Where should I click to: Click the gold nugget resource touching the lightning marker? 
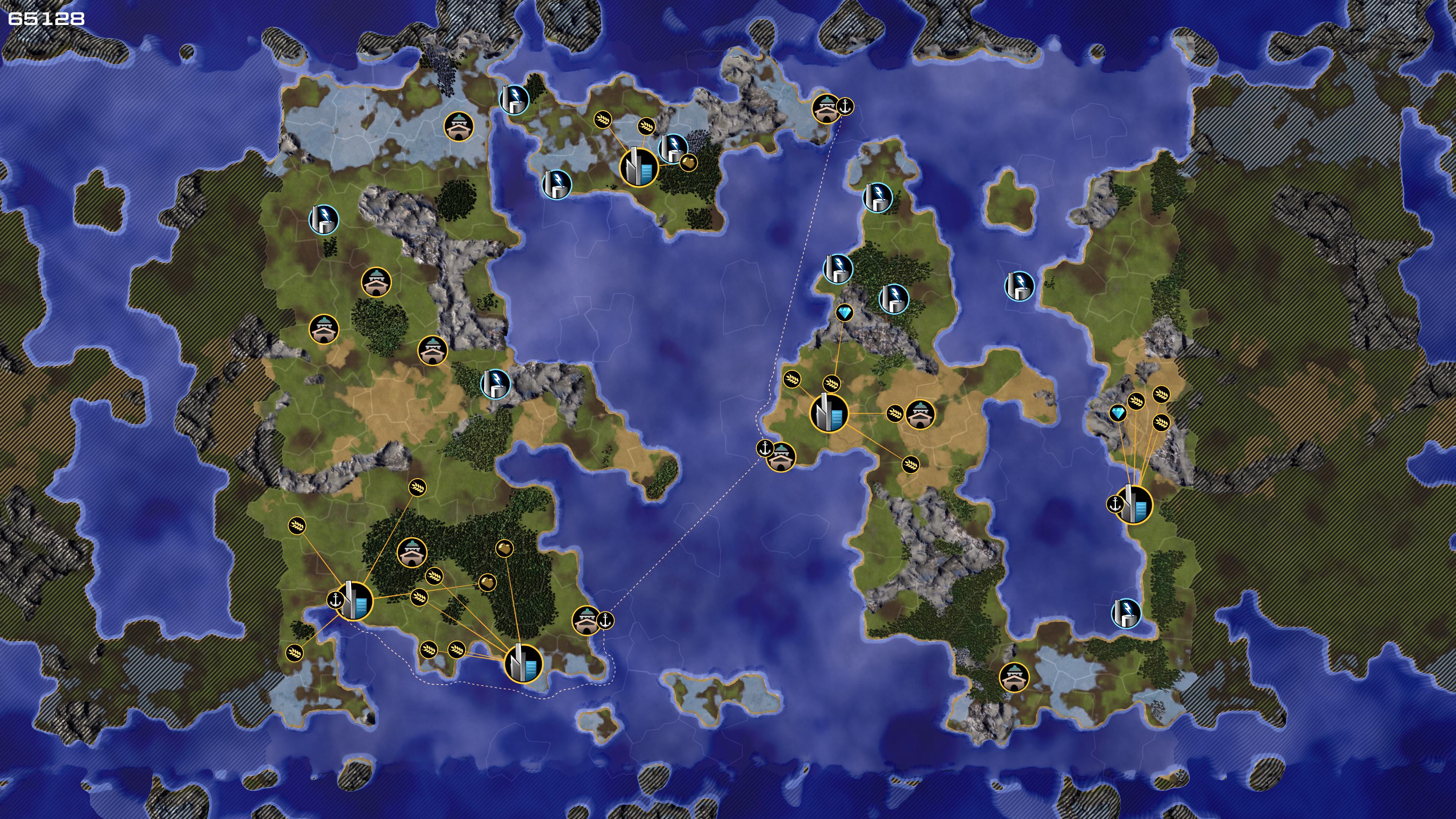[x=688, y=163]
